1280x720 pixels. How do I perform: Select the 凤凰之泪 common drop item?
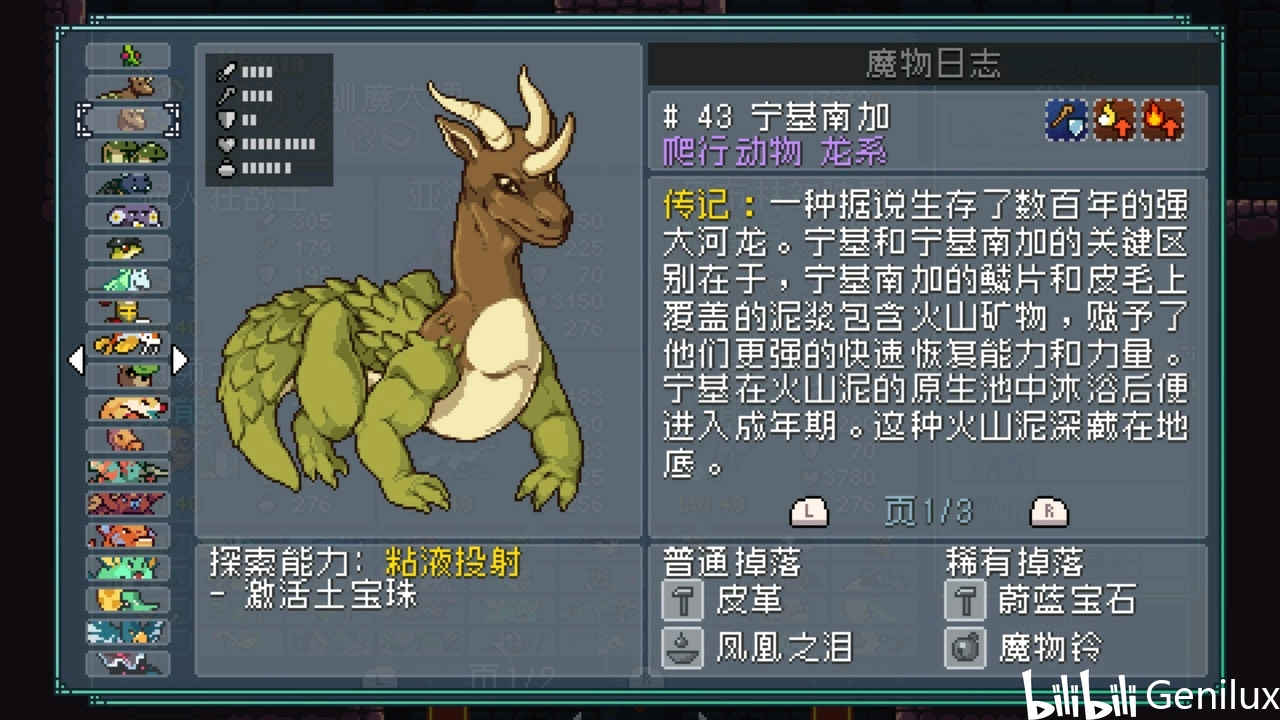point(783,648)
